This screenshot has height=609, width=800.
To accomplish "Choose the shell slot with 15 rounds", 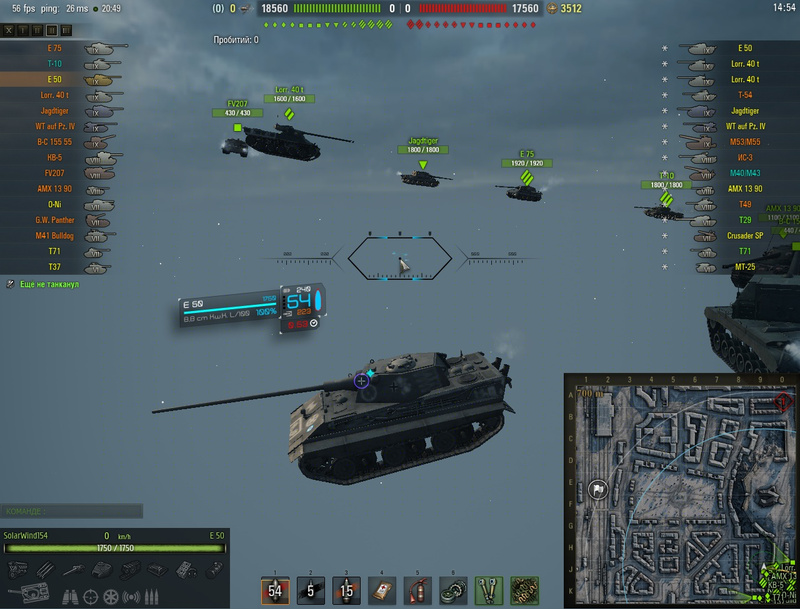I will [x=346, y=590].
